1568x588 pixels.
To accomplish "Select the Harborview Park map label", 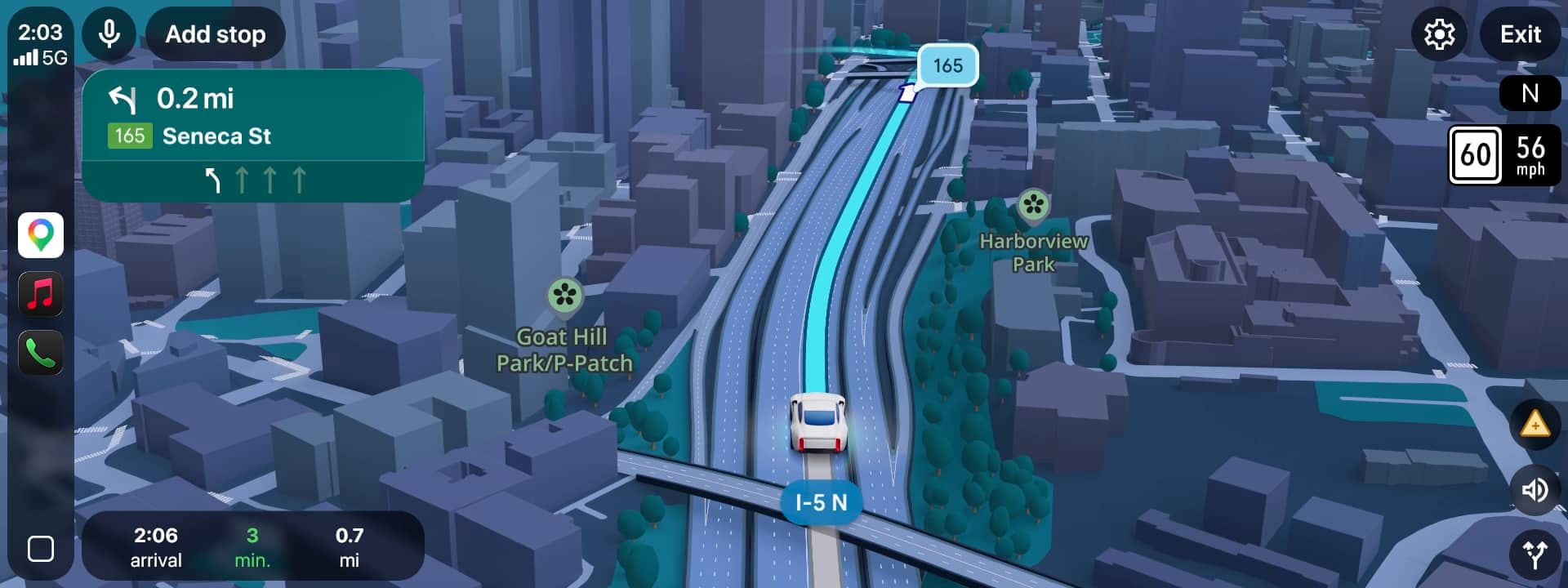I will tap(1034, 253).
